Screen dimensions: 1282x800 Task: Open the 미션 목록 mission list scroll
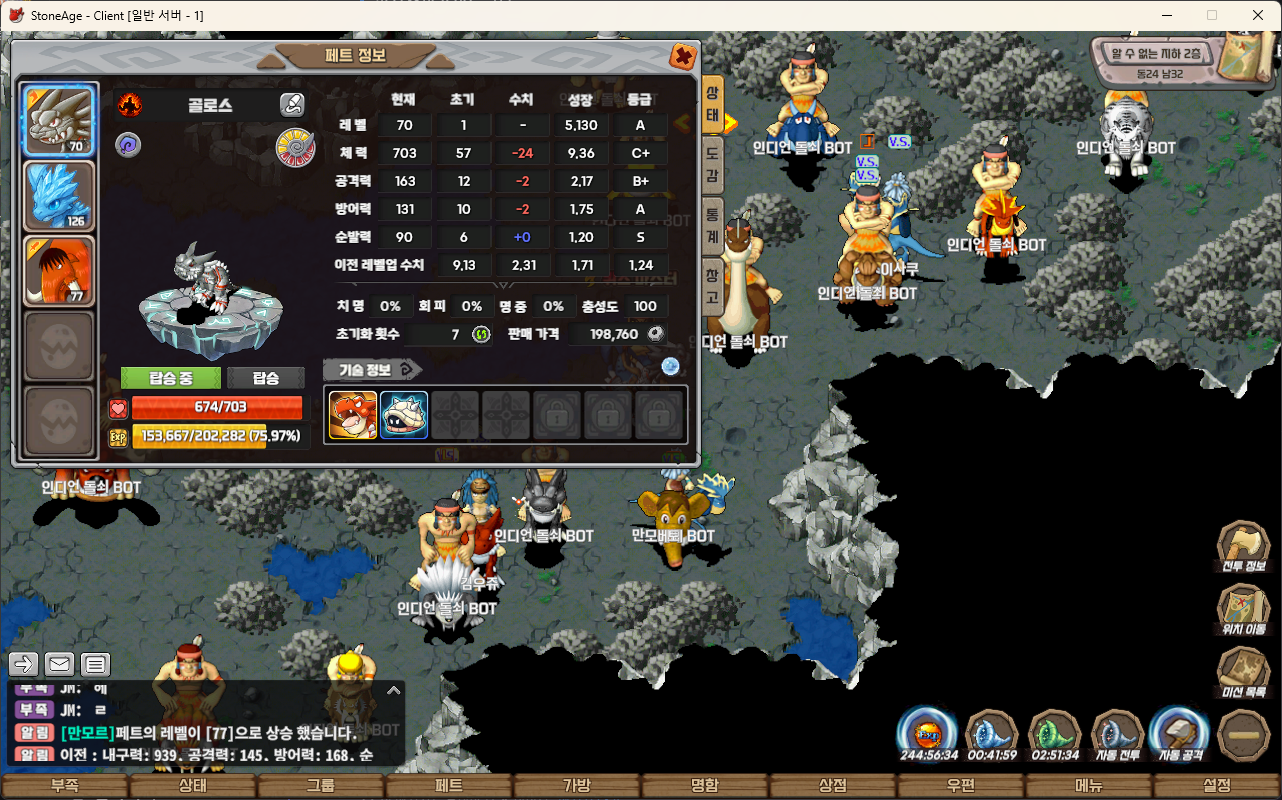(x=1243, y=671)
